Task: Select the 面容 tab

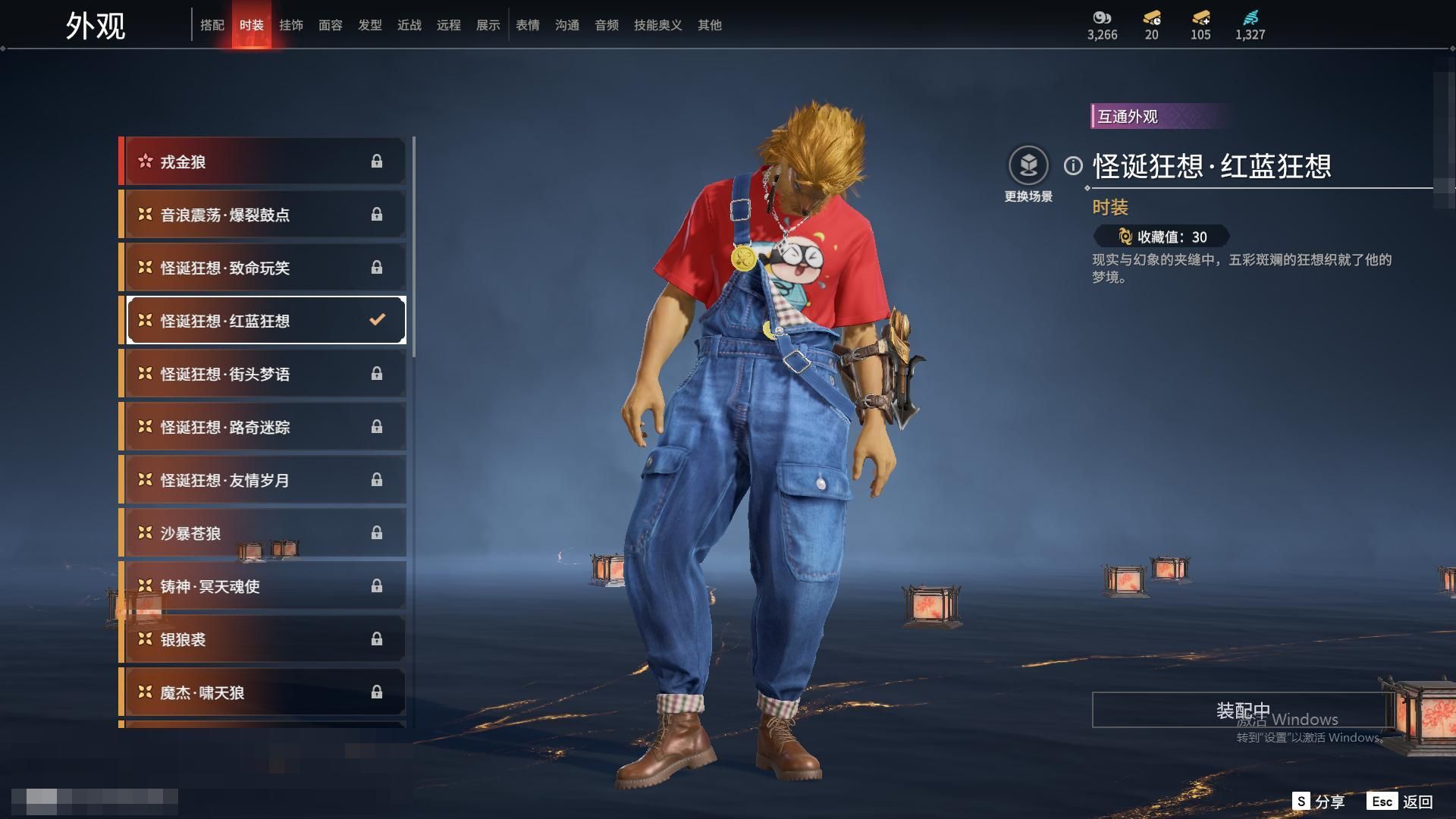Action: (331, 25)
